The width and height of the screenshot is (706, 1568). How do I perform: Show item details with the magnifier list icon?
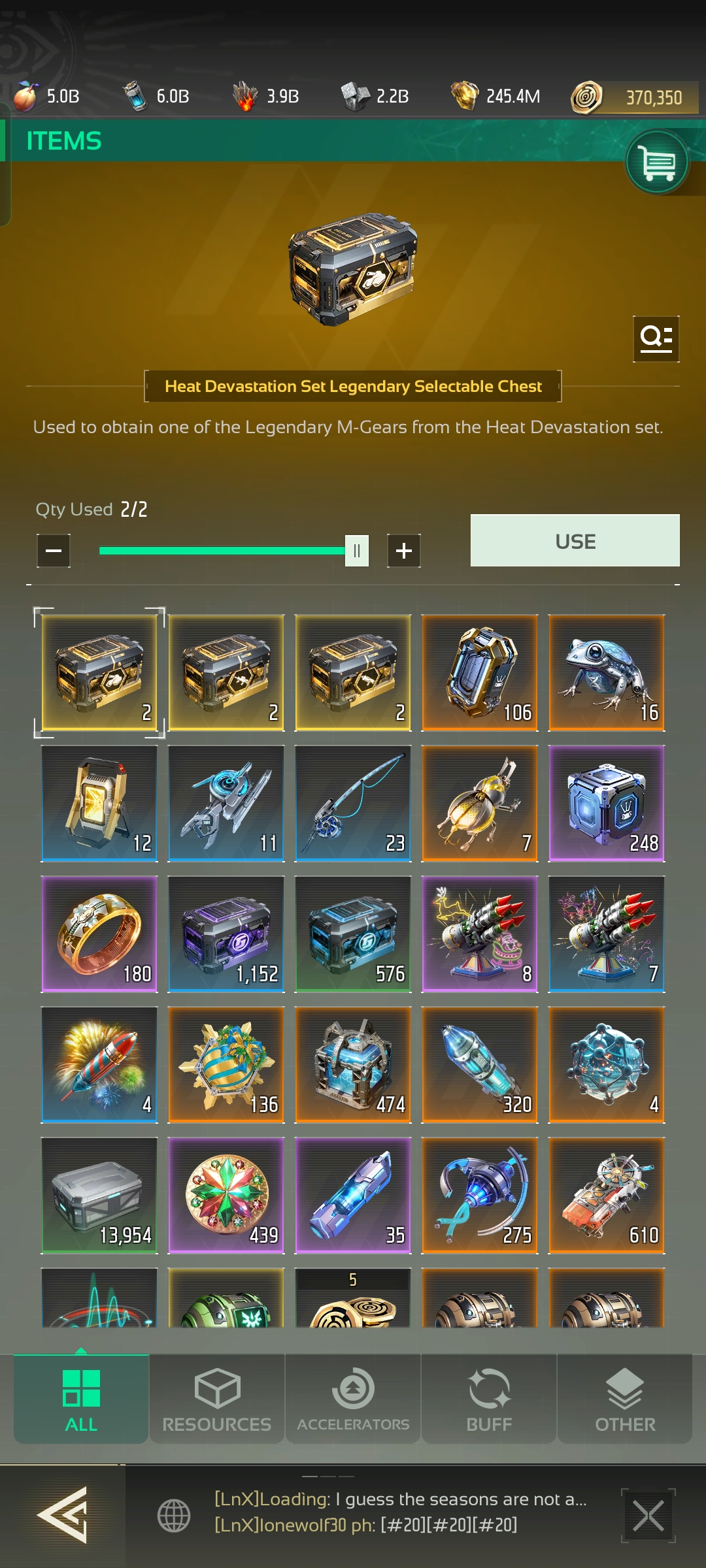tap(656, 338)
